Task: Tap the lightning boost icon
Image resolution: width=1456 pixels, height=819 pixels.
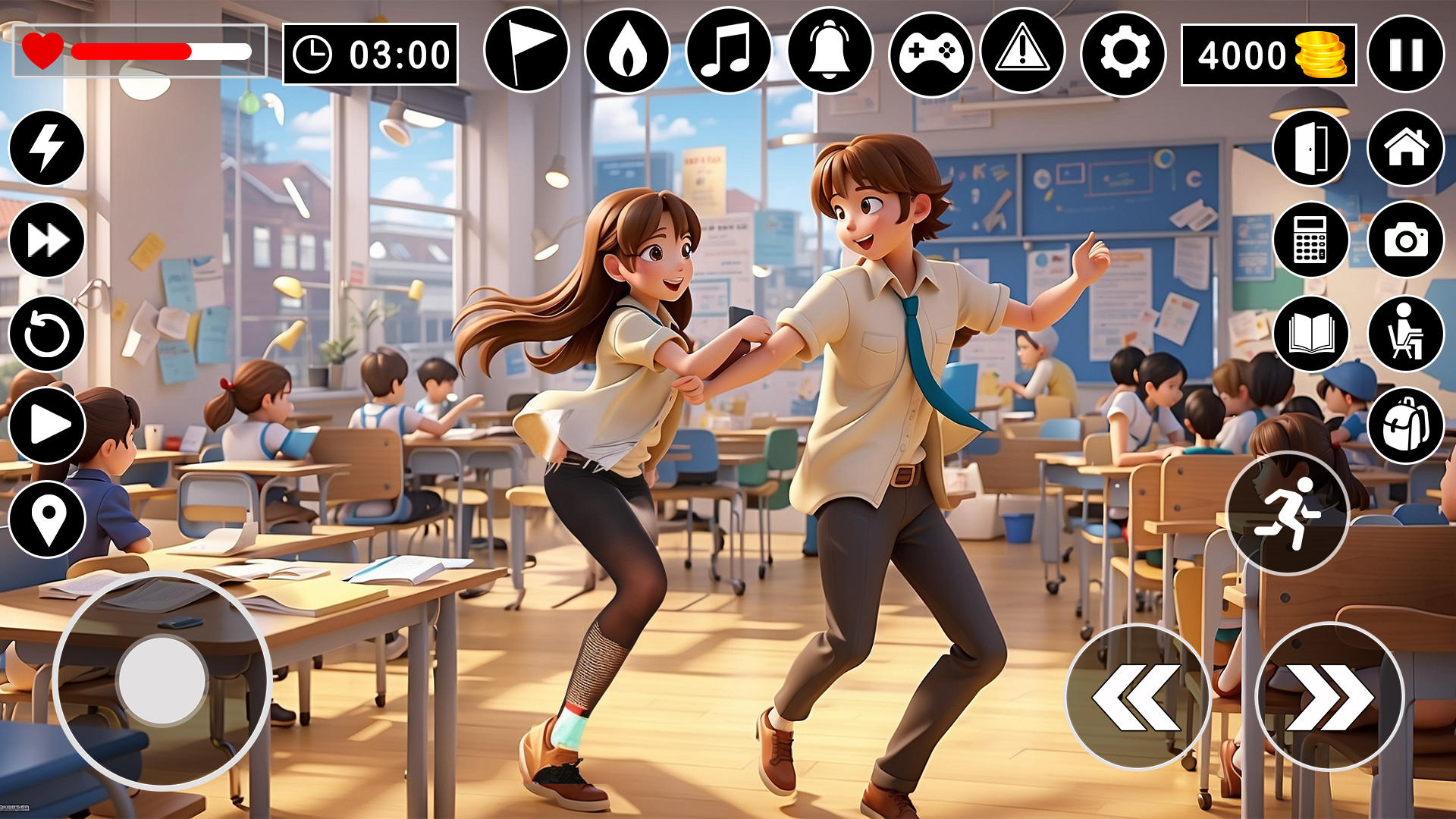Action: coord(47,146)
